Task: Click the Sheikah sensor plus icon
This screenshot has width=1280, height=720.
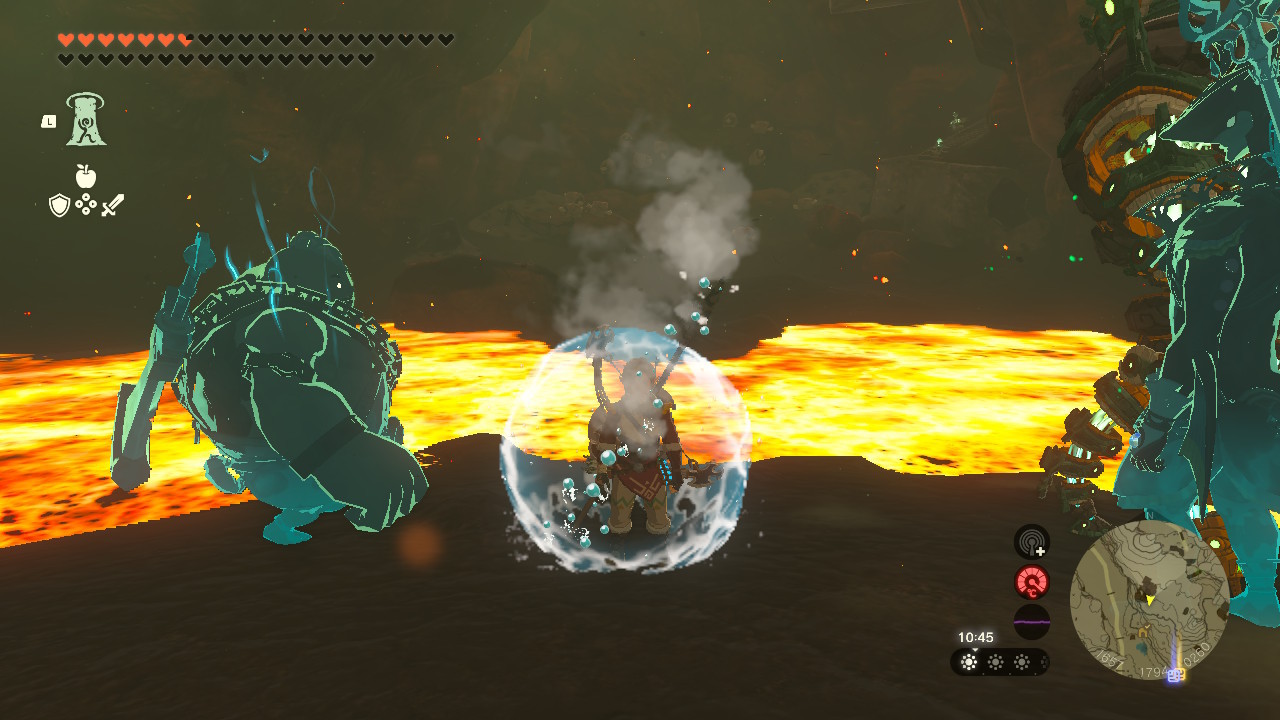Action: tap(1031, 542)
